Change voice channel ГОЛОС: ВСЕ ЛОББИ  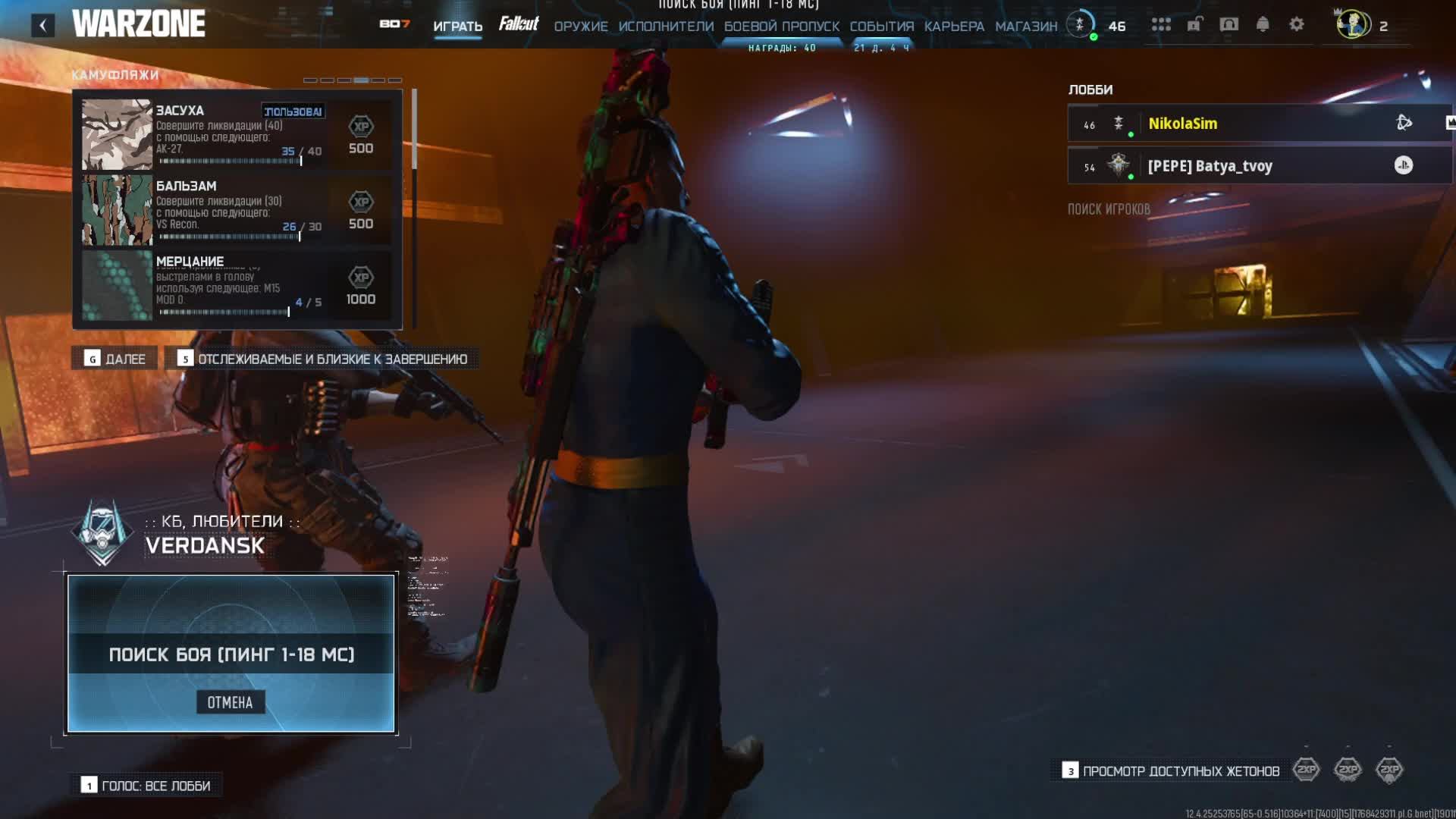[147, 786]
